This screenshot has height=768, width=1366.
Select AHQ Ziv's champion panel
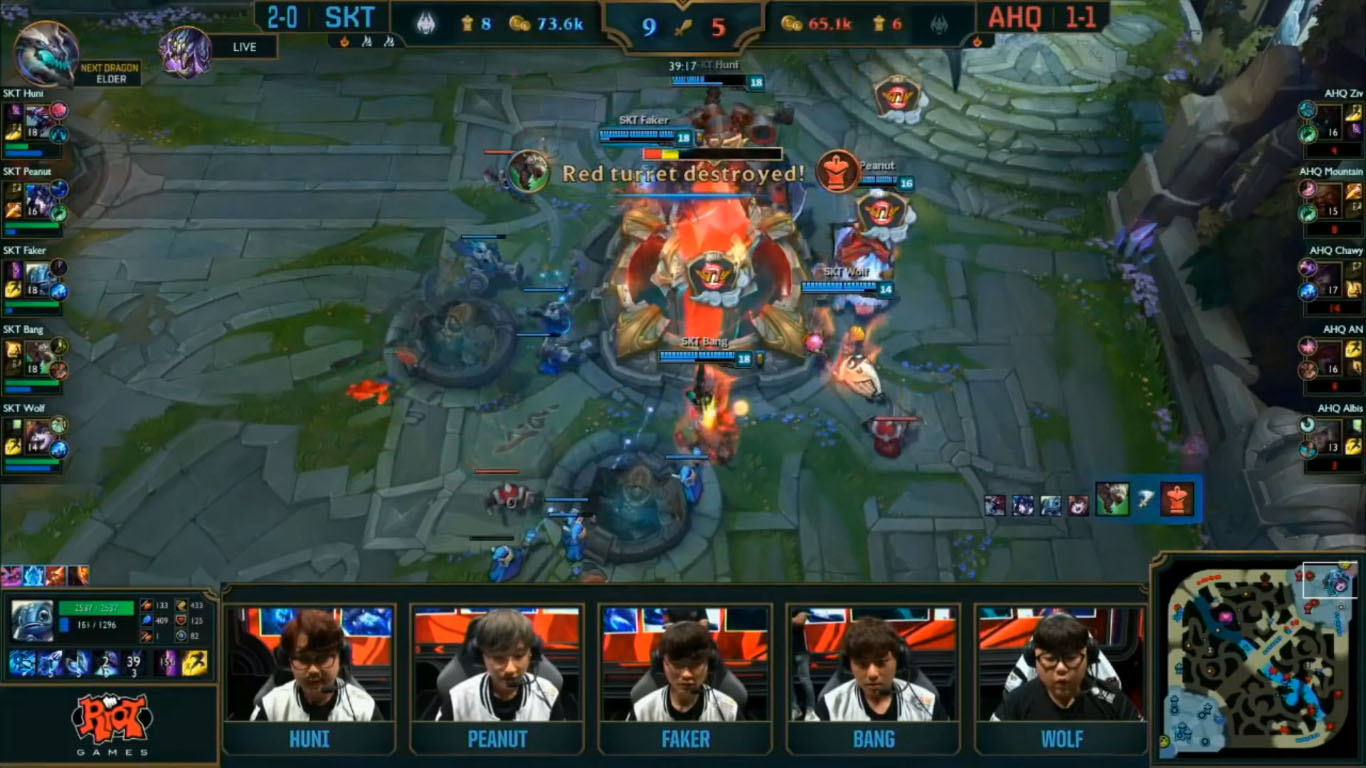1330,124
